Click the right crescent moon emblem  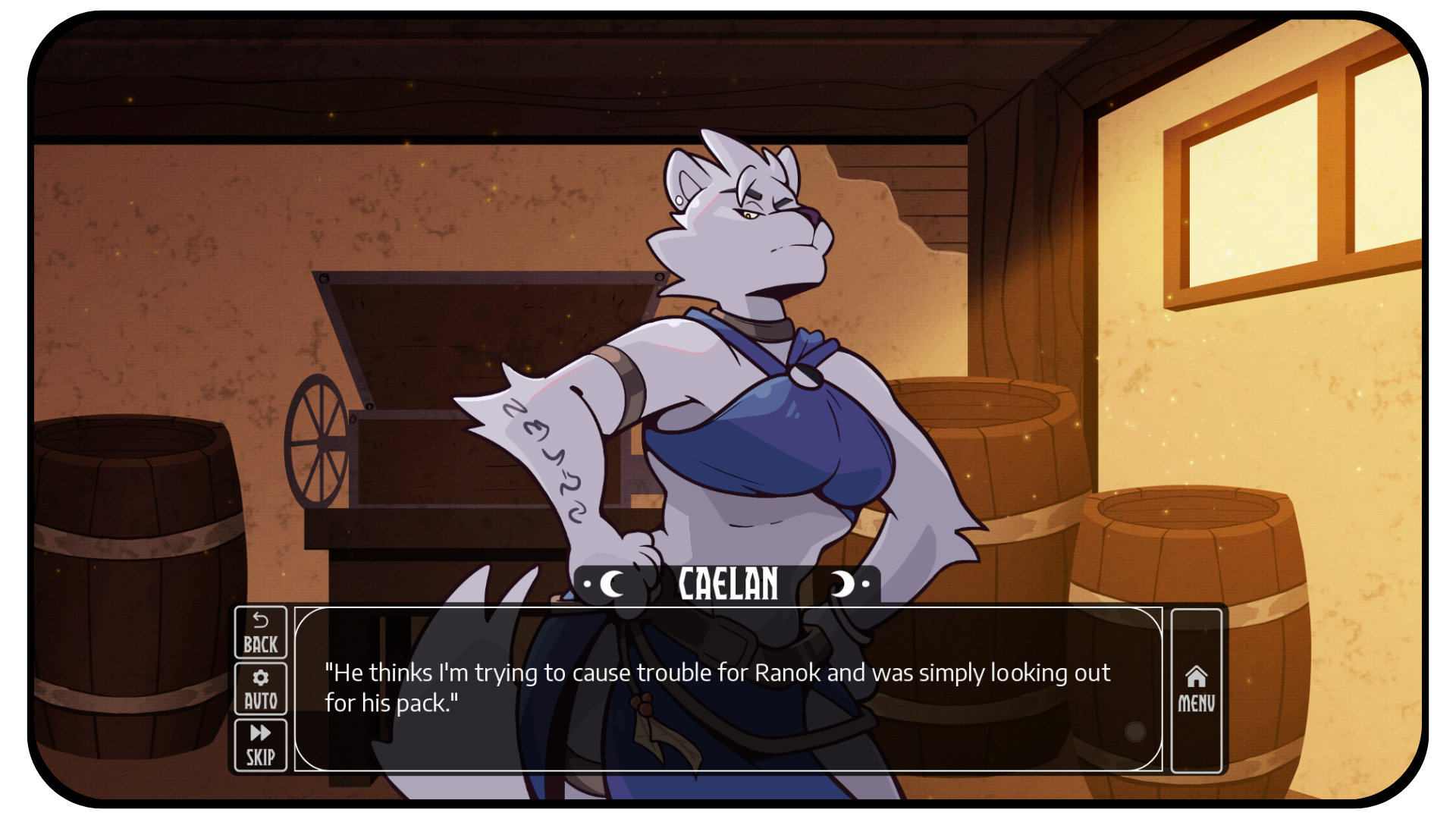pyautogui.click(x=844, y=584)
